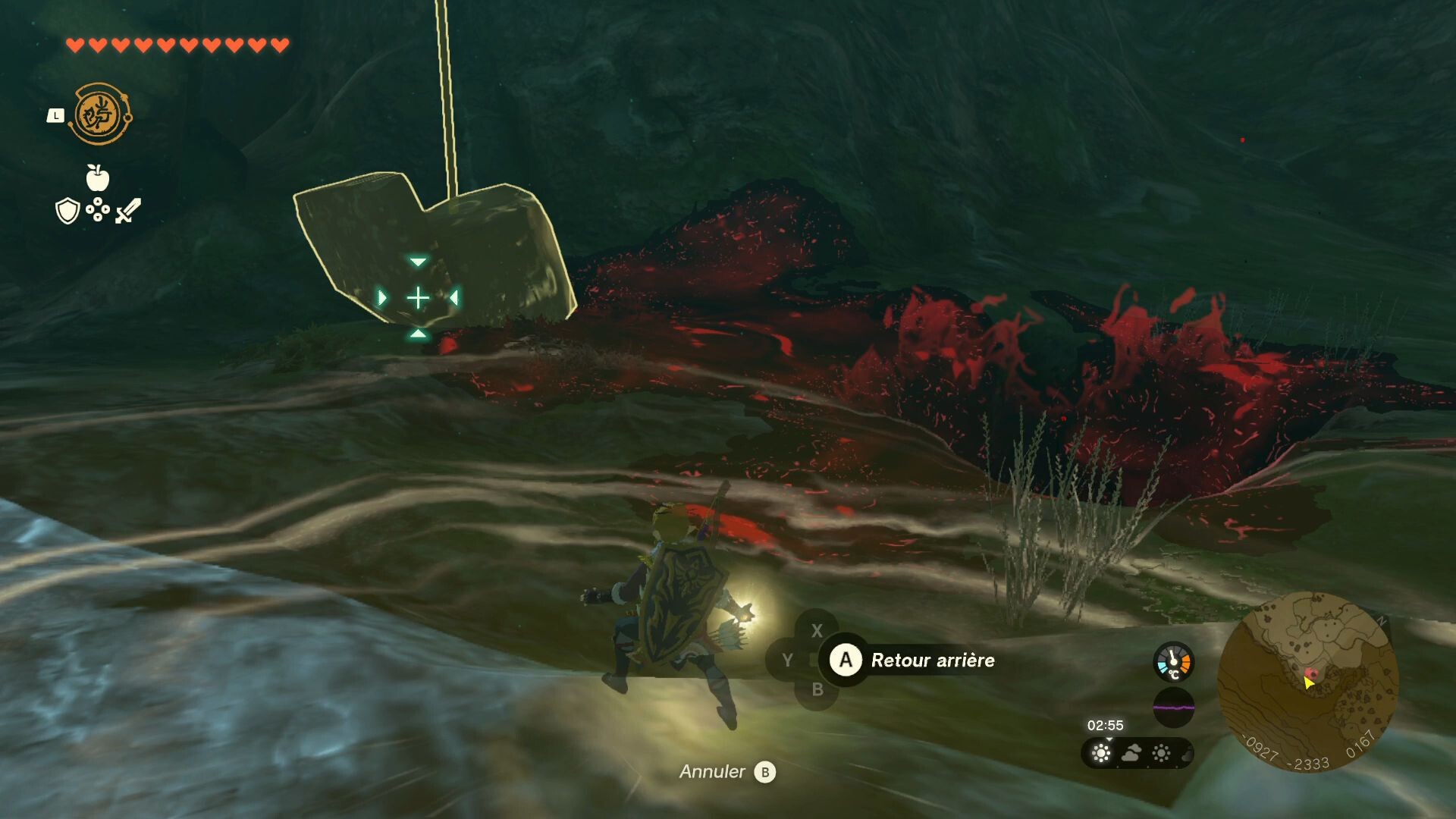
Task: Click the Recall targeting reticle on the boulder
Action: [418, 298]
